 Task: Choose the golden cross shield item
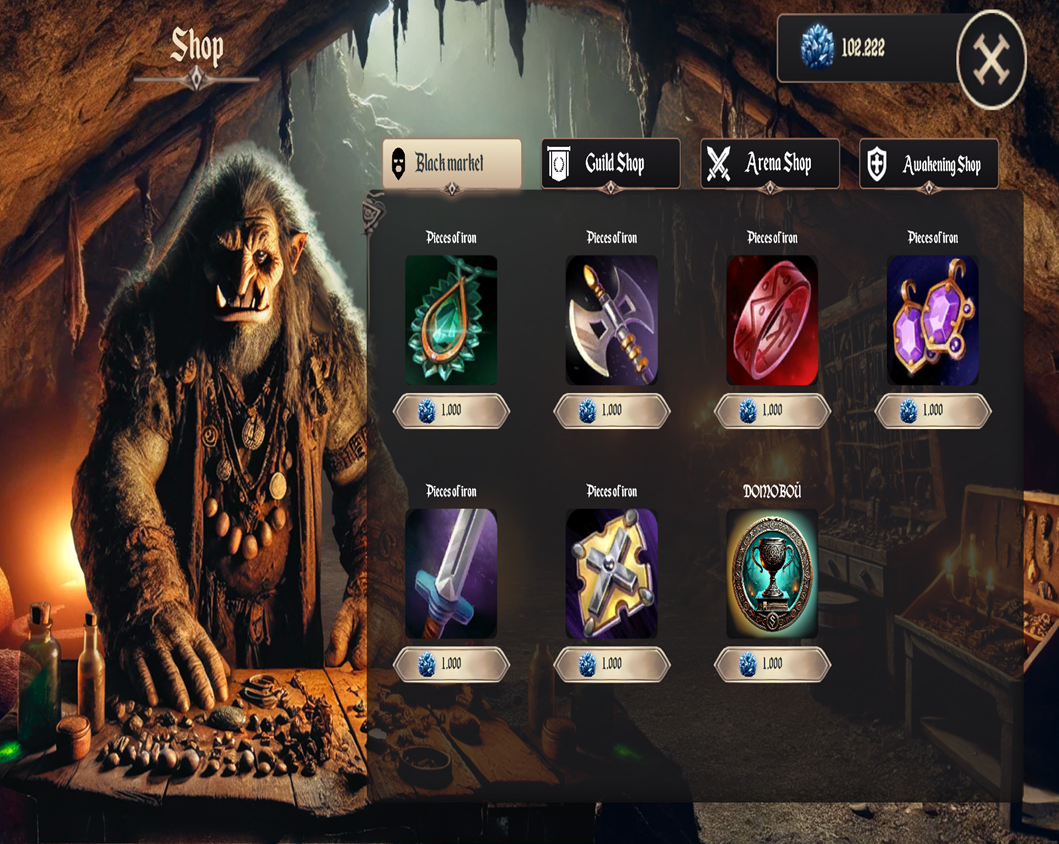tap(612, 574)
